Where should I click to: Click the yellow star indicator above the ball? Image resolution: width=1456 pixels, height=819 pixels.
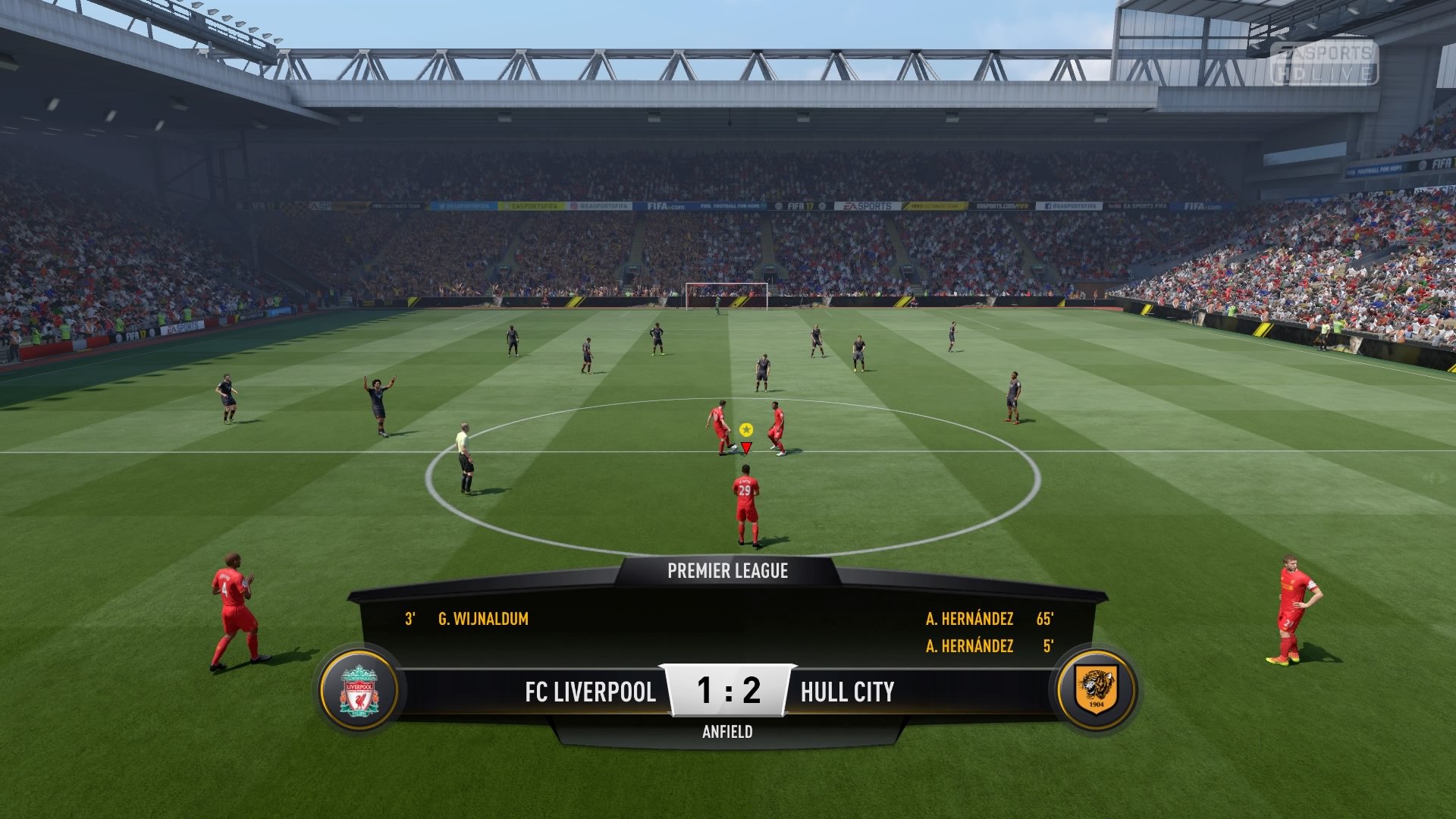coord(745,428)
